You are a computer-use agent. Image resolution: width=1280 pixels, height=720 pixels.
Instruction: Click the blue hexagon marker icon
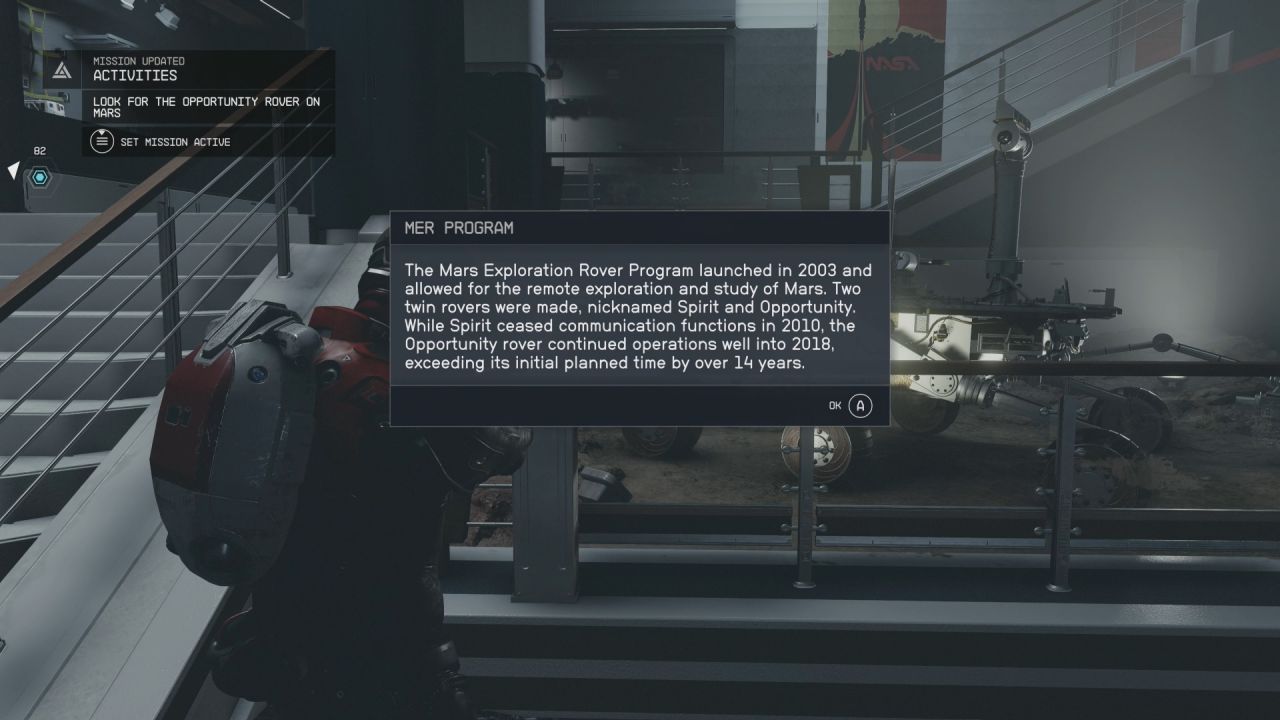(x=40, y=177)
